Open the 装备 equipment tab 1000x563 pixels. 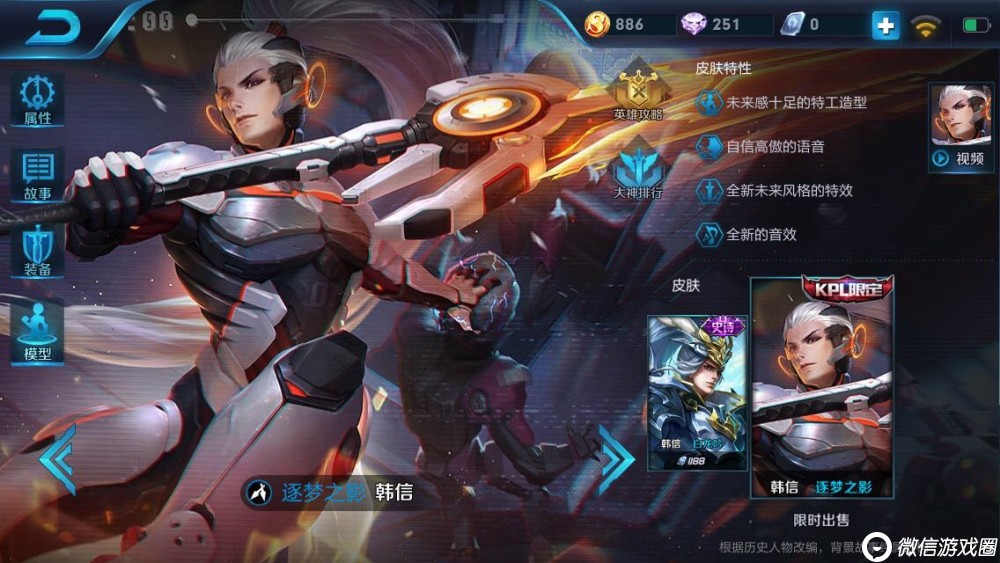38,251
